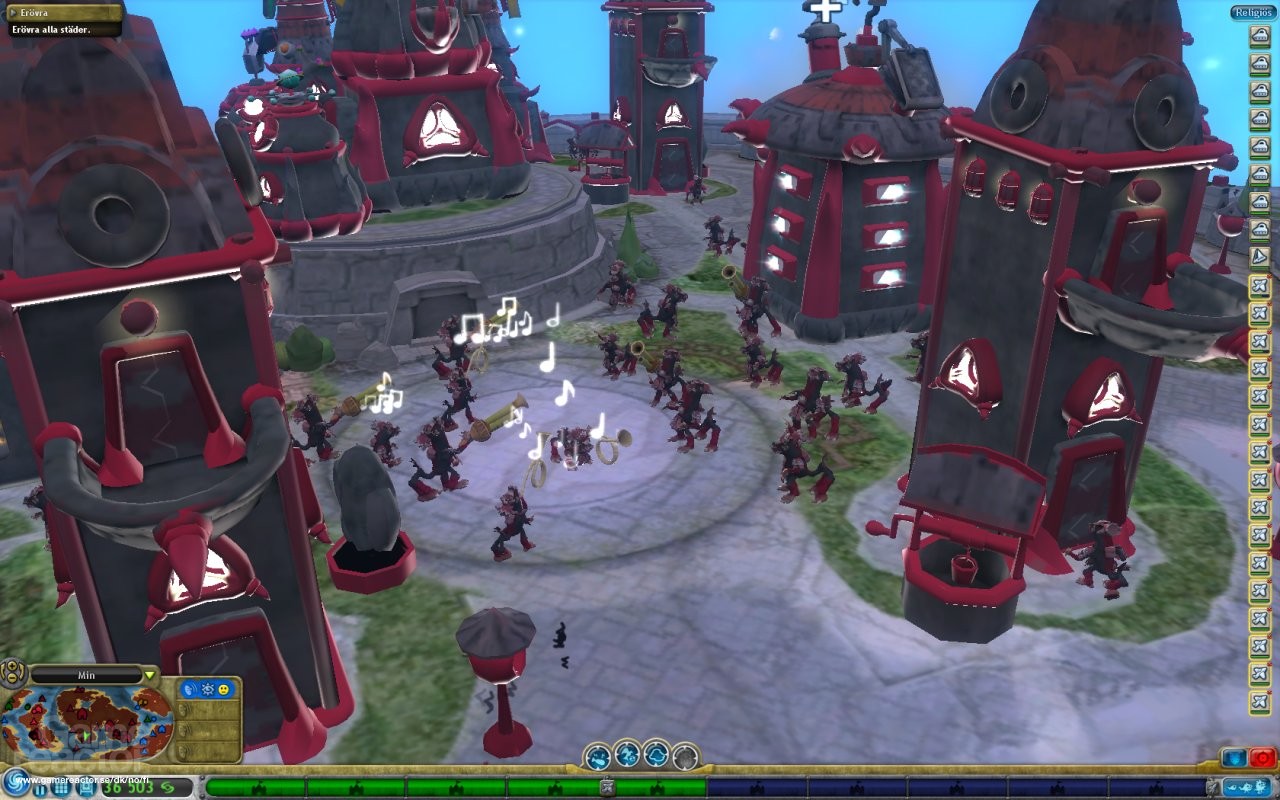1280x800 pixels.
Task: Select the first religious power ability
Action: click(x=599, y=755)
